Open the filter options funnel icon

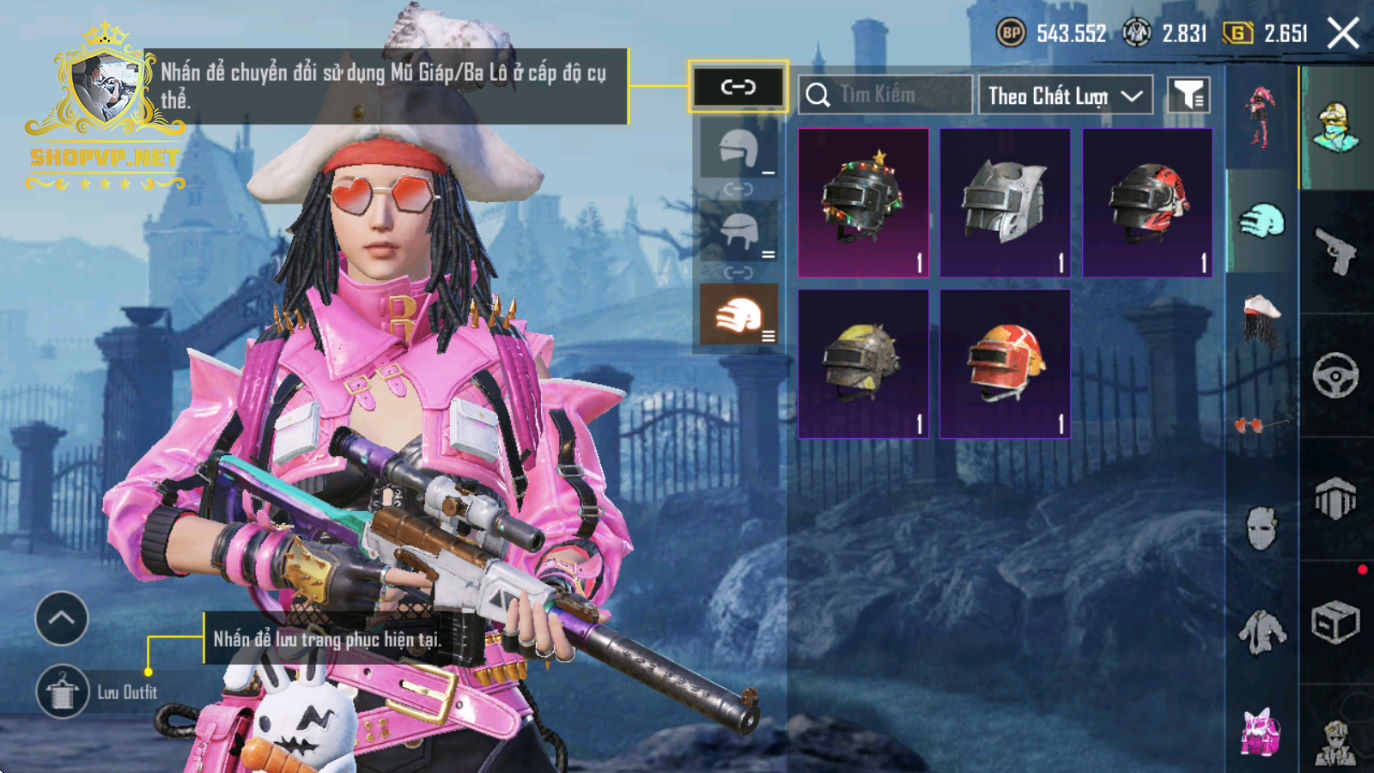(1188, 95)
